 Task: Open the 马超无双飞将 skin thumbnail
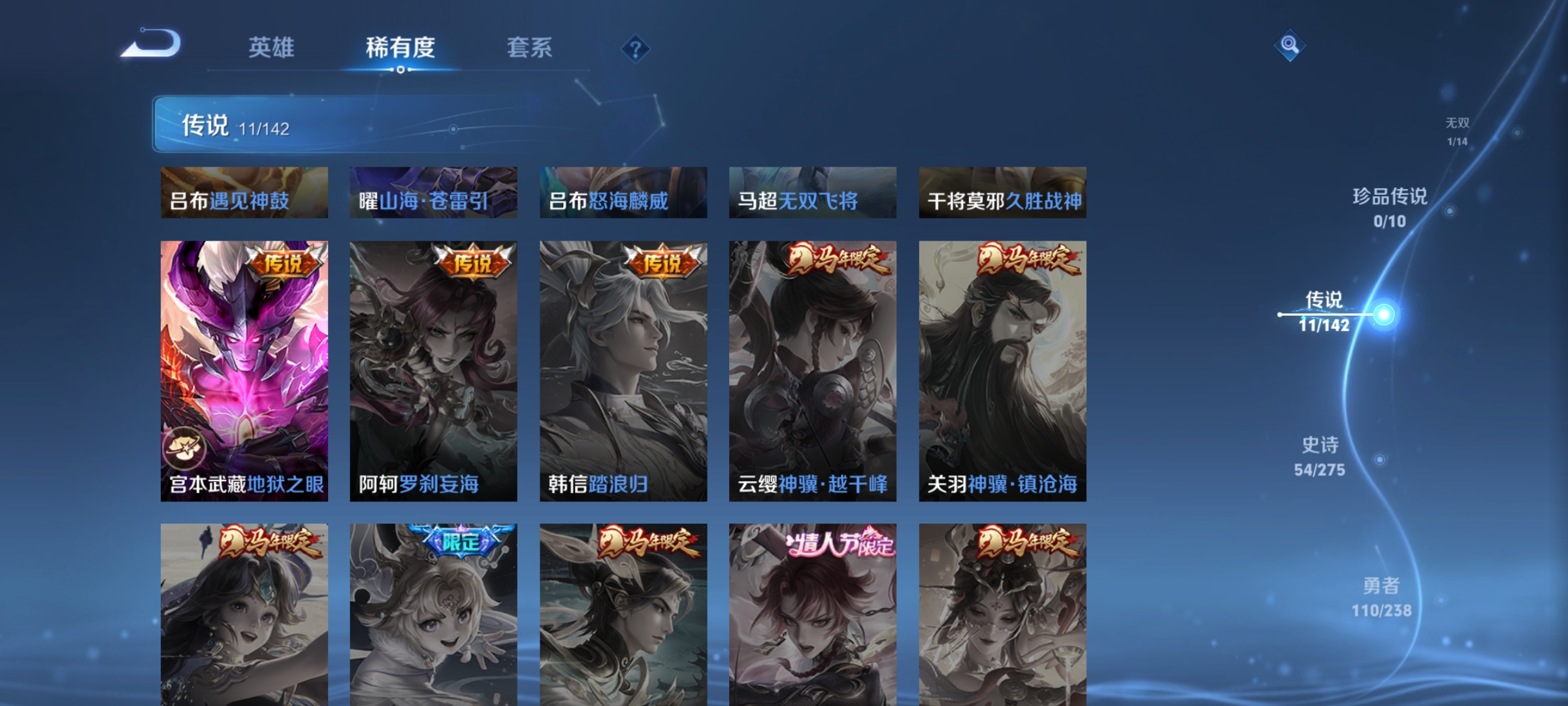[813, 192]
